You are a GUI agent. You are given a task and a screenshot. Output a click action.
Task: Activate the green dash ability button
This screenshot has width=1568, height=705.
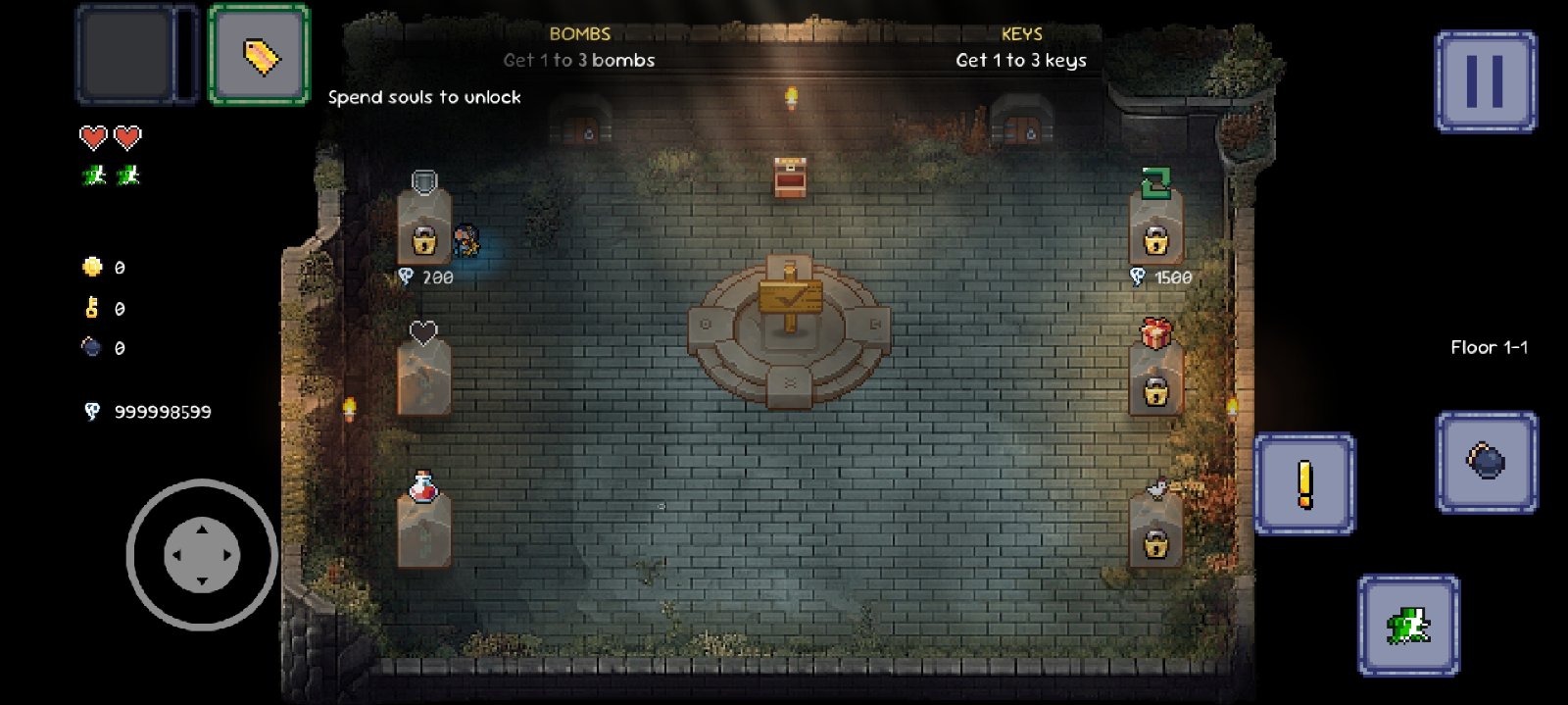tap(1408, 625)
